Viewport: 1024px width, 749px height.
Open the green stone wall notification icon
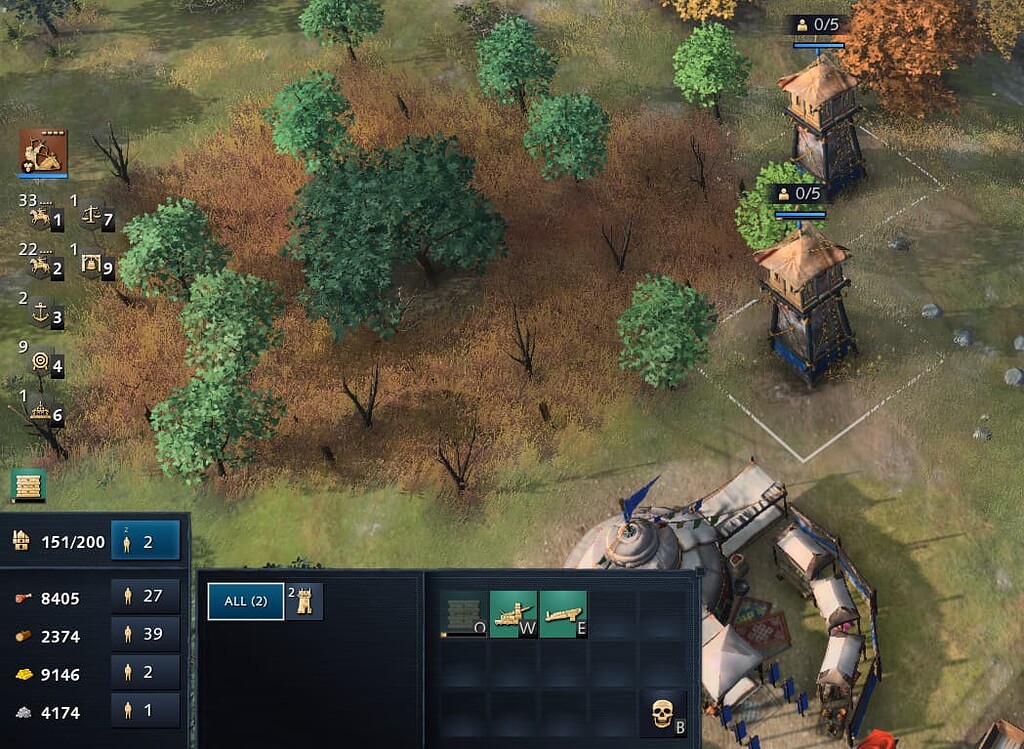pyautogui.click(x=29, y=486)
